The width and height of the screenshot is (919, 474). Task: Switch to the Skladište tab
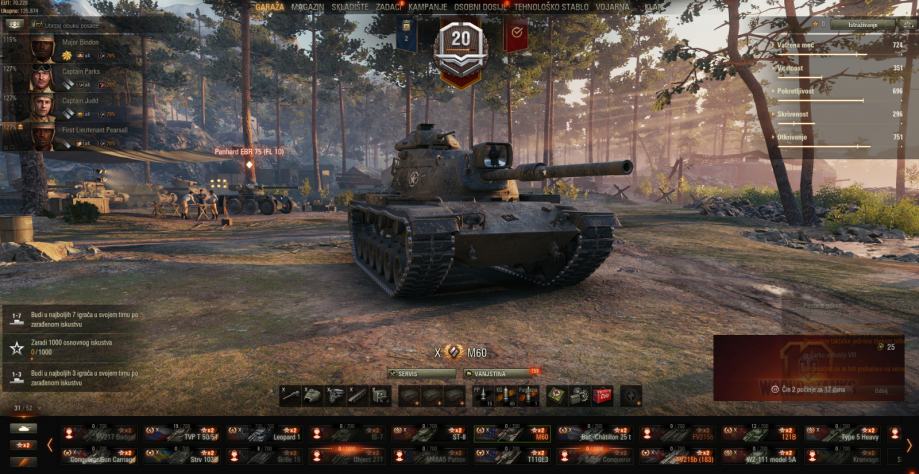(348, 7)
